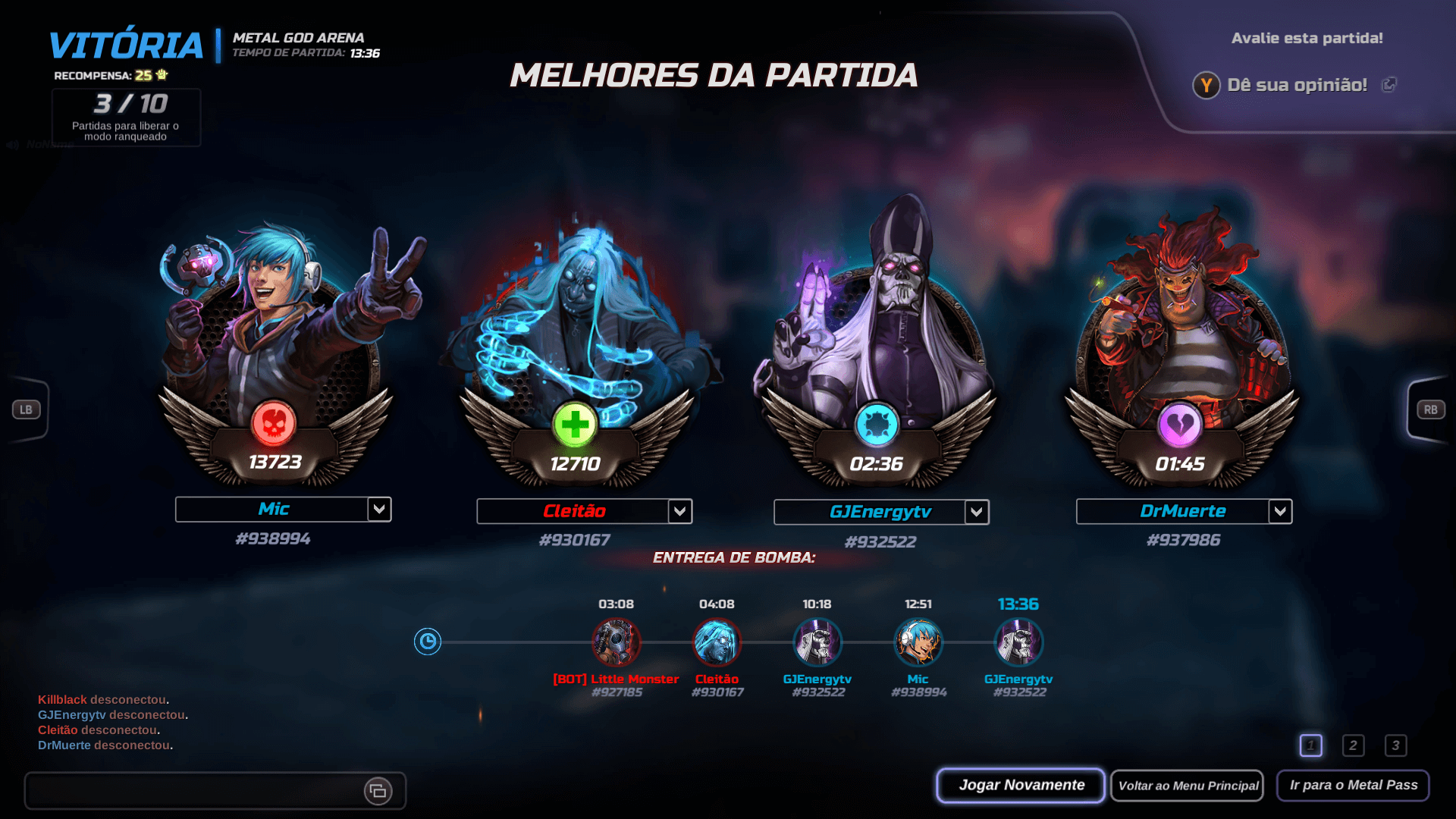Click the refresh icon next to Dê sua opinião
This screenshot has width=1456, height=819.
coord(1390,85)
